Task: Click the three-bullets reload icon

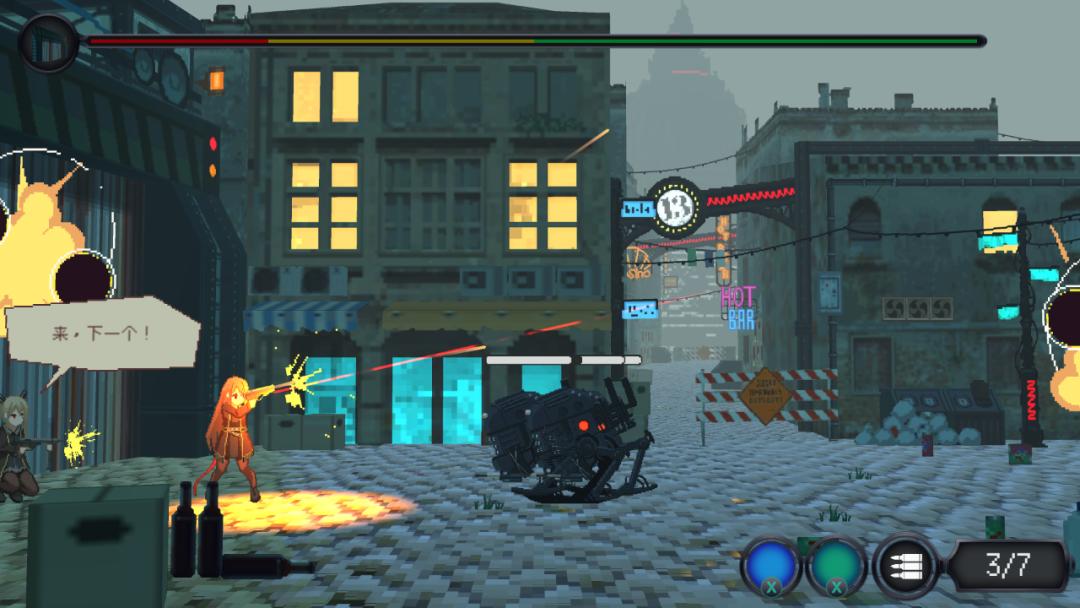Action: (x=904, y=567)
